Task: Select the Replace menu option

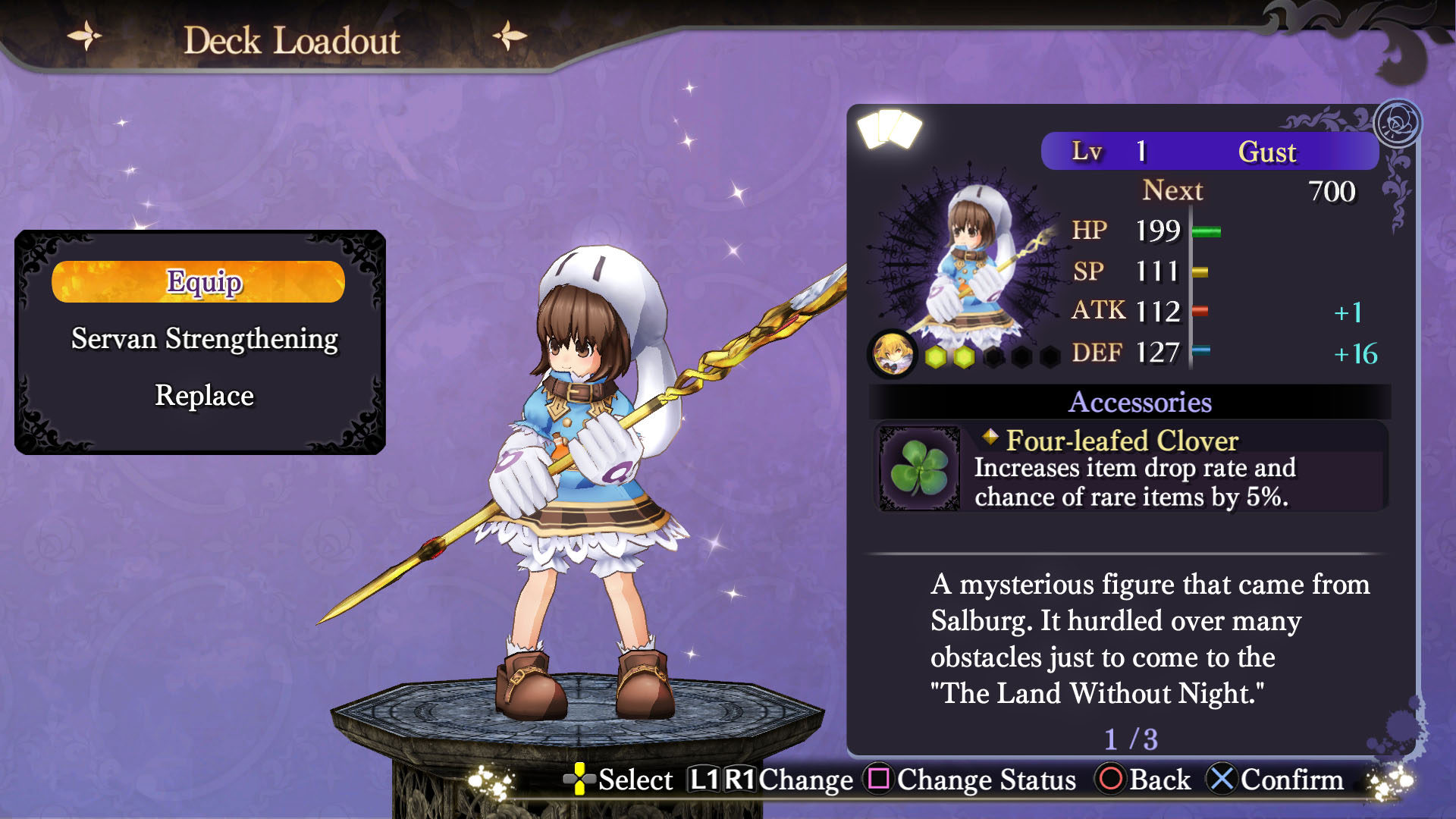Action: pos(204,396)
